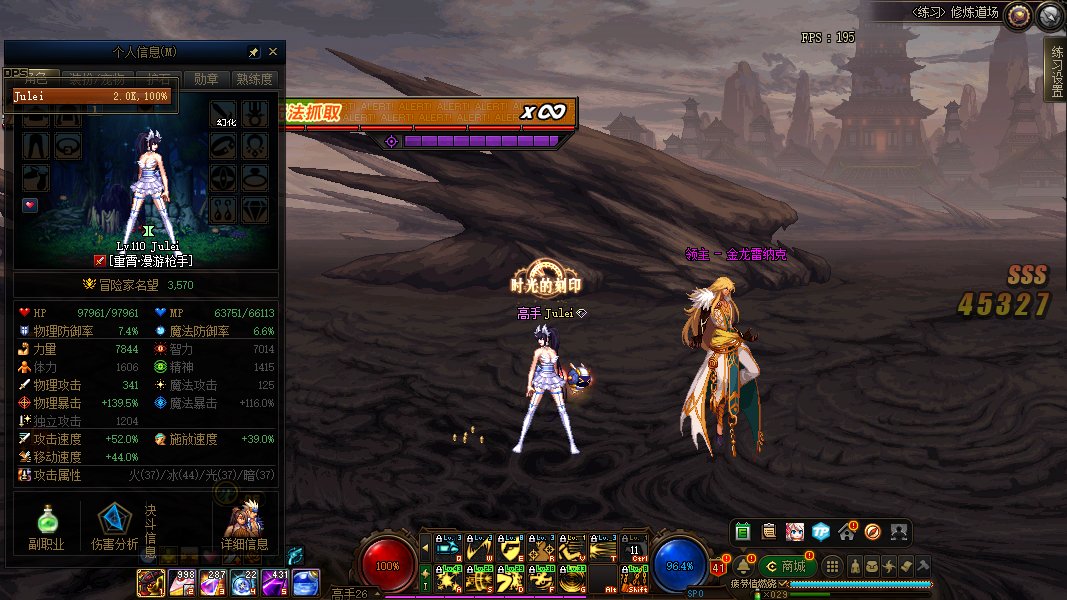Pin the character info panel
Viewport: 1067px width, 600px height.
[254, 52]
